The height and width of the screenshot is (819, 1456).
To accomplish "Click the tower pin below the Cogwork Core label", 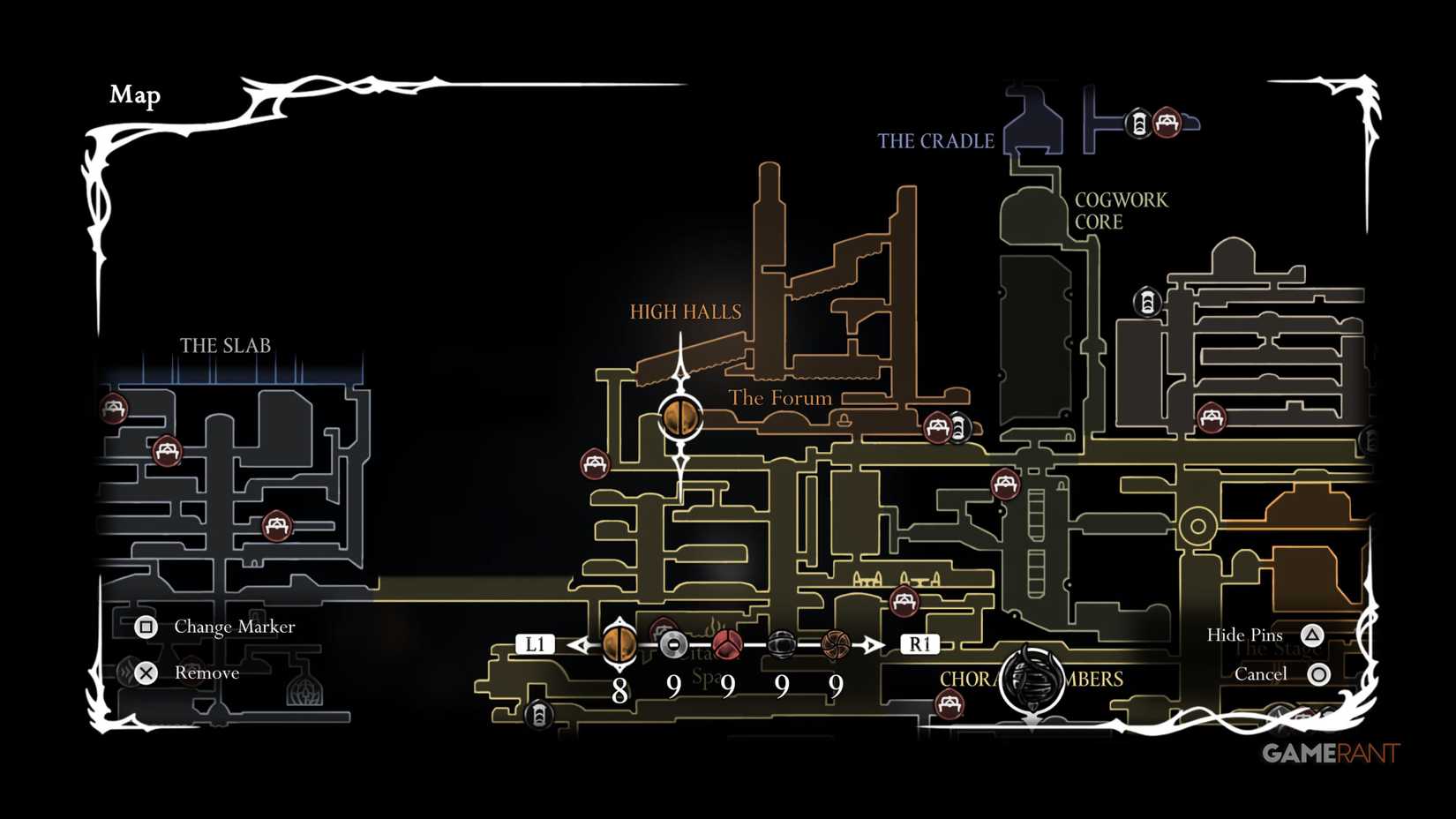I will pos(1147,302).
